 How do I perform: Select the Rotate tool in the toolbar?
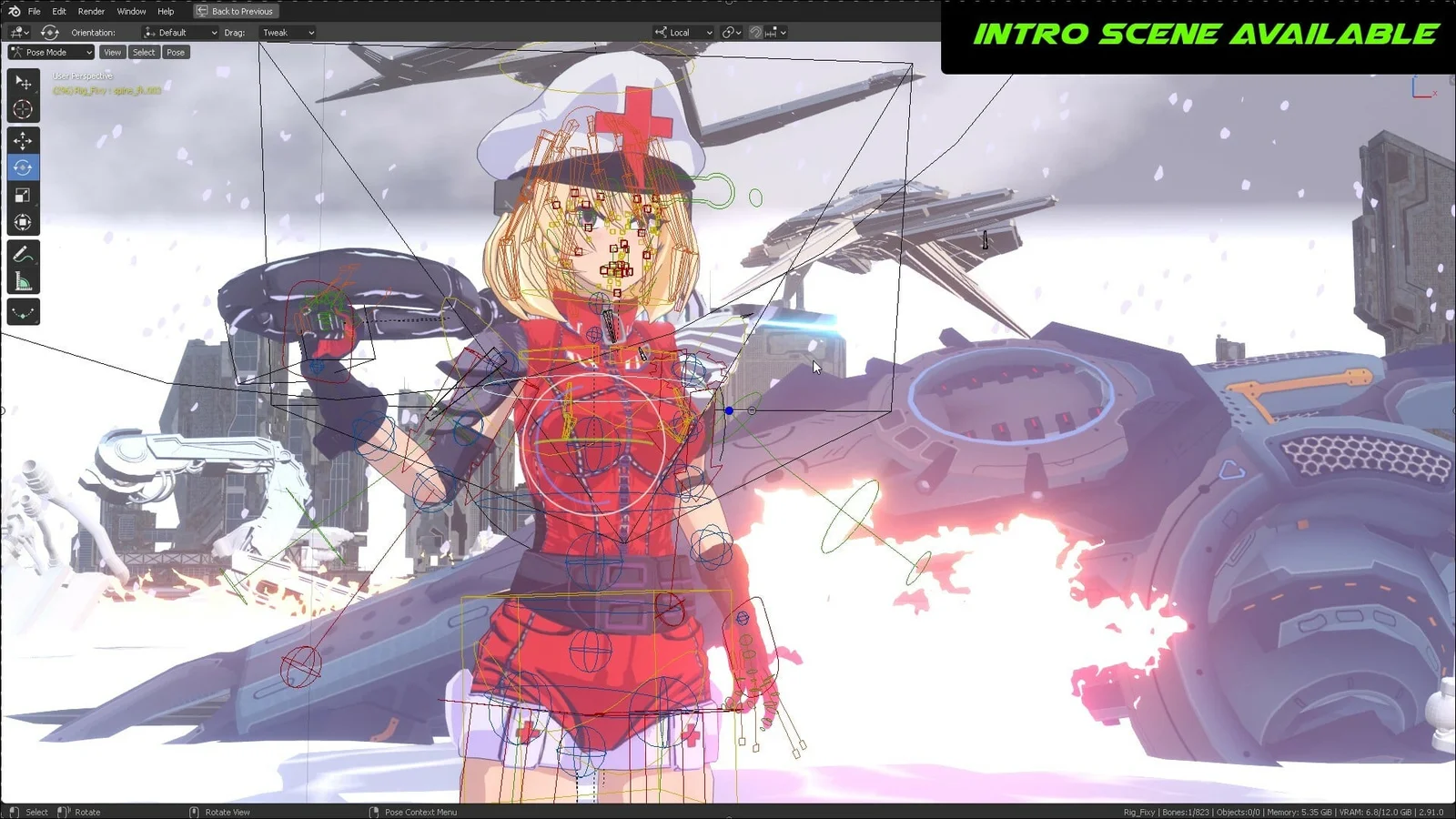coord(24,167)
